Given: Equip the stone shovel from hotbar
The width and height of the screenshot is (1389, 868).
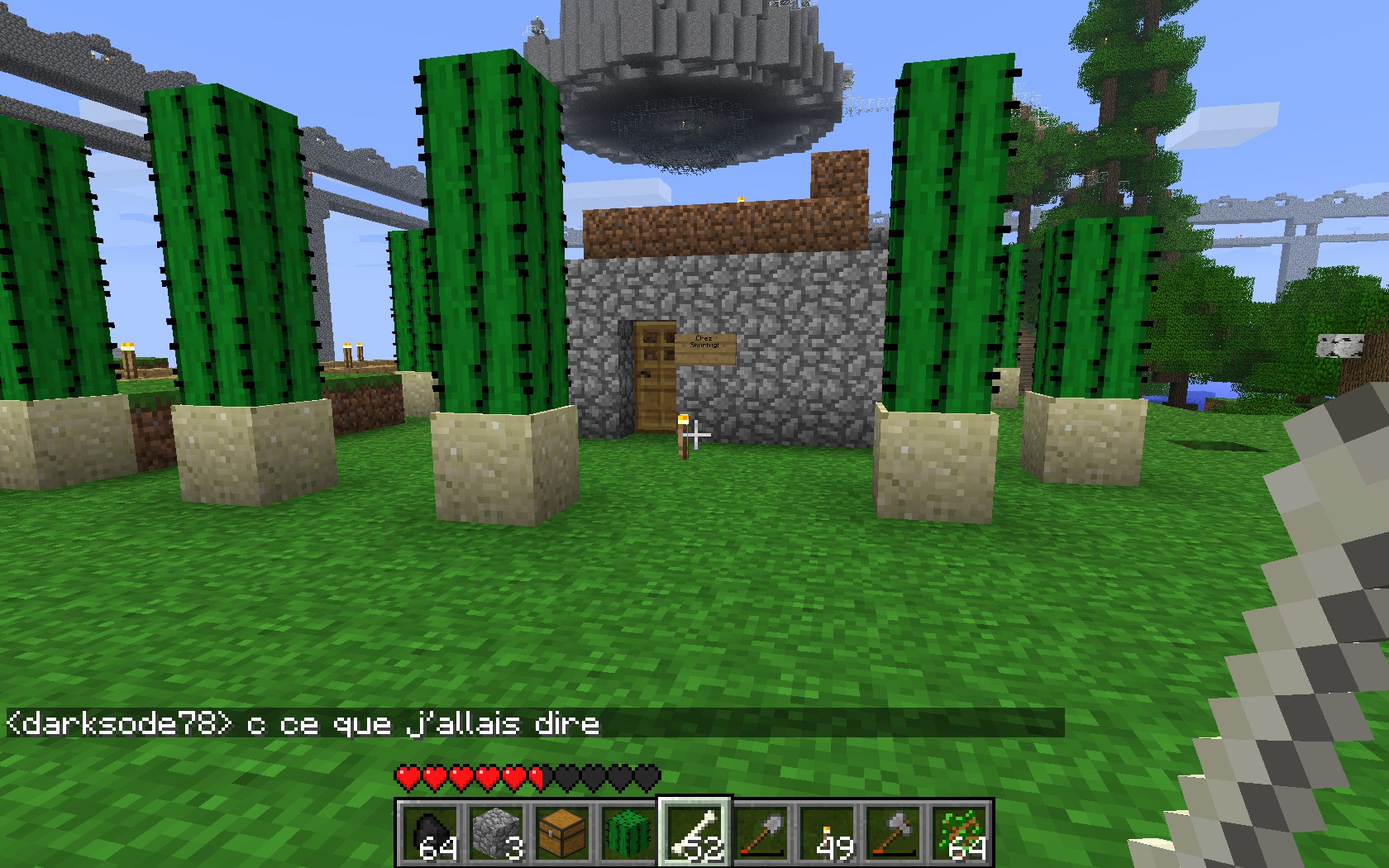Looking at the screenshot, I should pyautogui.click(x=761, y=832).
